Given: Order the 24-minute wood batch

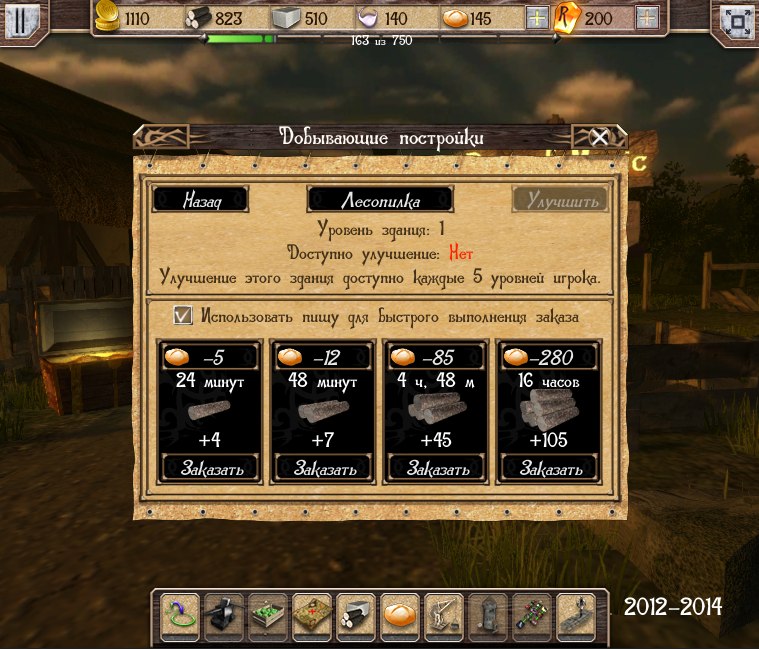Looking at the screenshot, I should click(x=209, y=467).
